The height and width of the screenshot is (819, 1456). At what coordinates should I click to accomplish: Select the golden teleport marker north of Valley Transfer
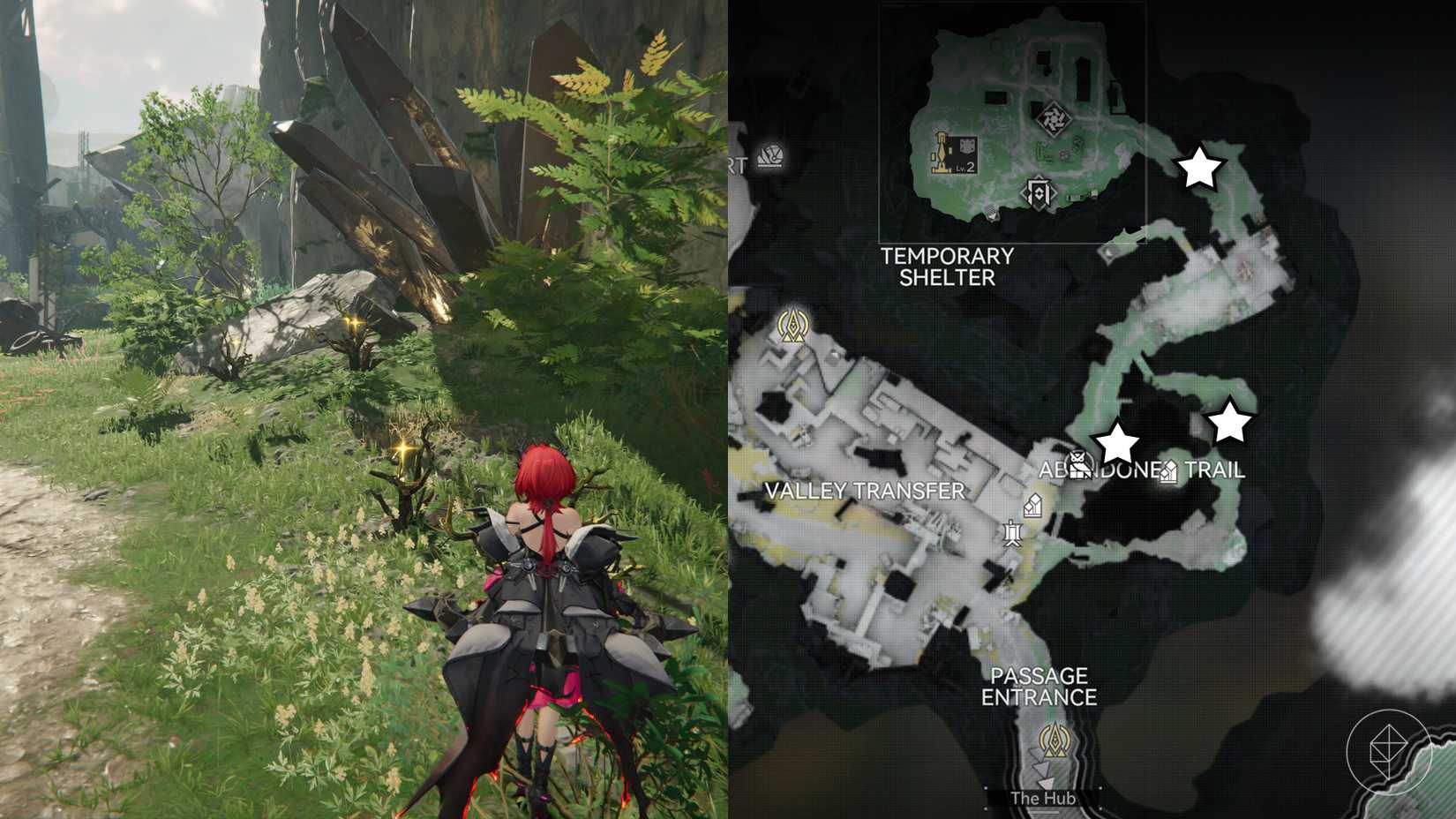(x=791, y=327)
